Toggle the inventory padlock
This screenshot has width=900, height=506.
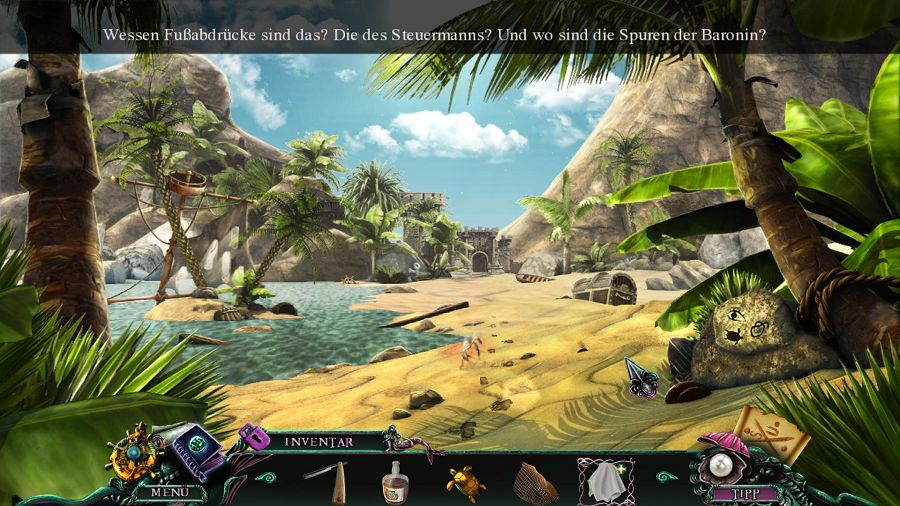pos(251,437)
